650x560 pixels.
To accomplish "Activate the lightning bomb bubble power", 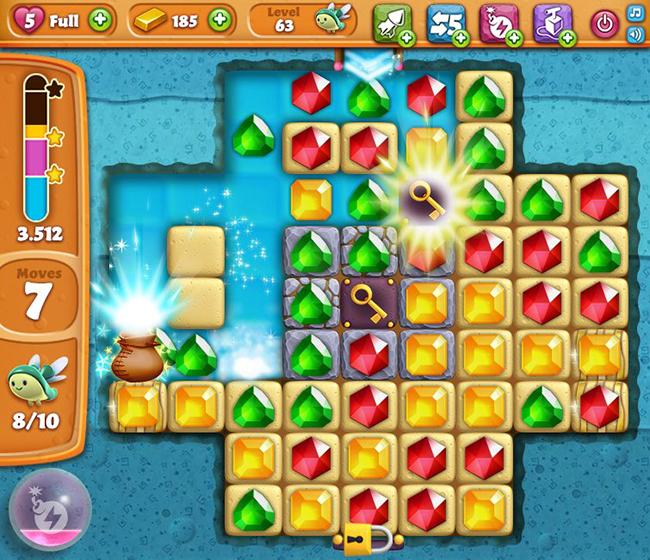I will pyautogui.click(x=44, y=514).
